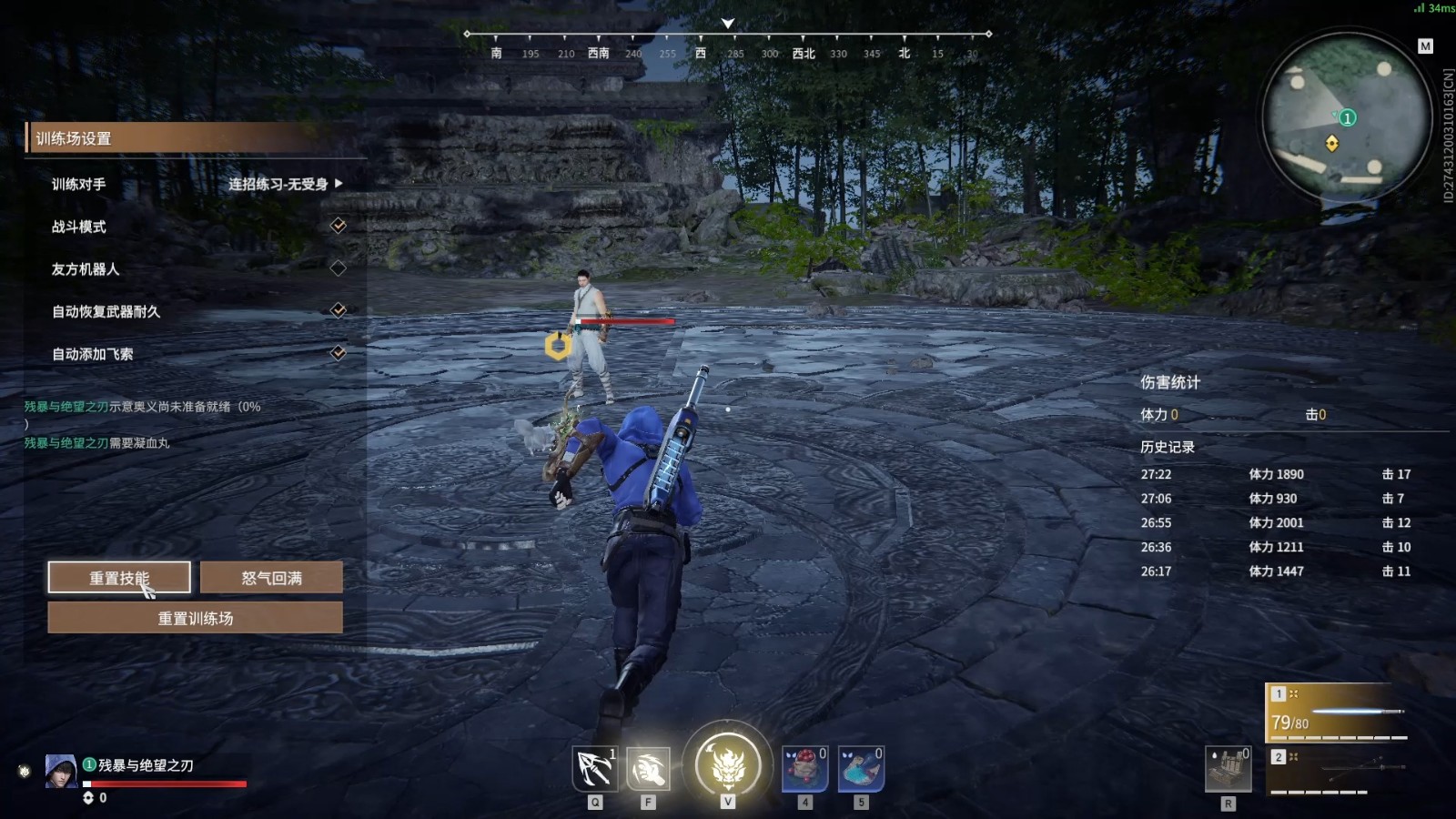Toggle the 战斗模式 combat mode checkbox
The width and height of the screenshot is (1456, 819).
coord(338,226)
